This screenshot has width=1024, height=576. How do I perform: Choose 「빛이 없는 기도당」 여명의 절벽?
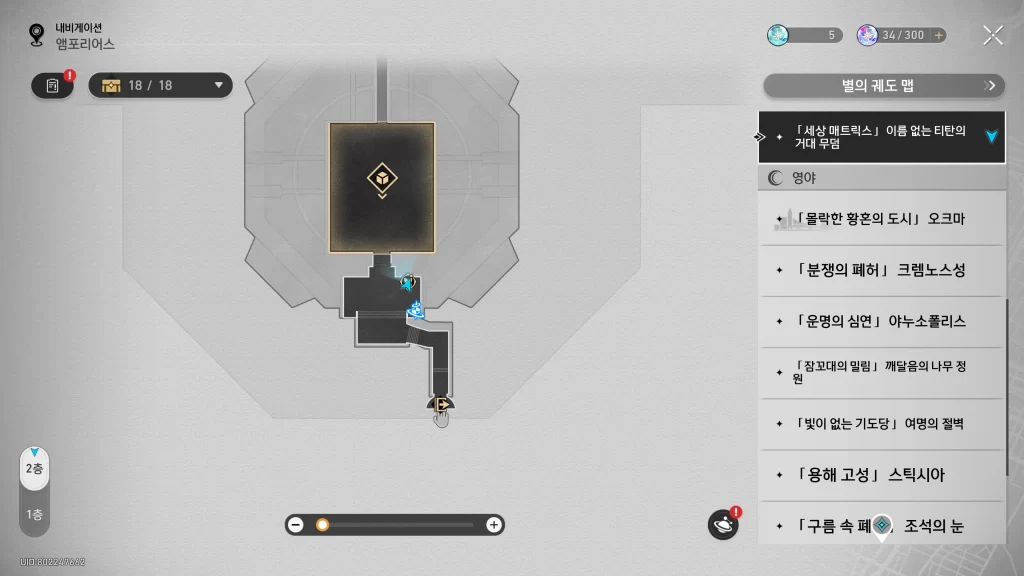point(880,423)
